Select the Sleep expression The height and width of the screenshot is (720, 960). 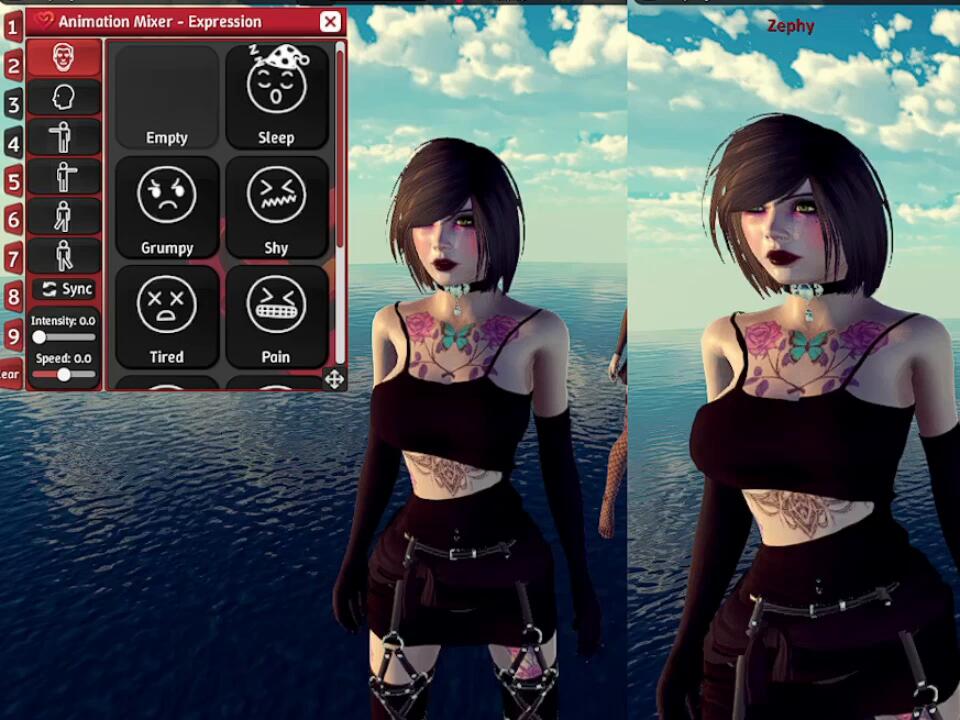pos(276,97)
